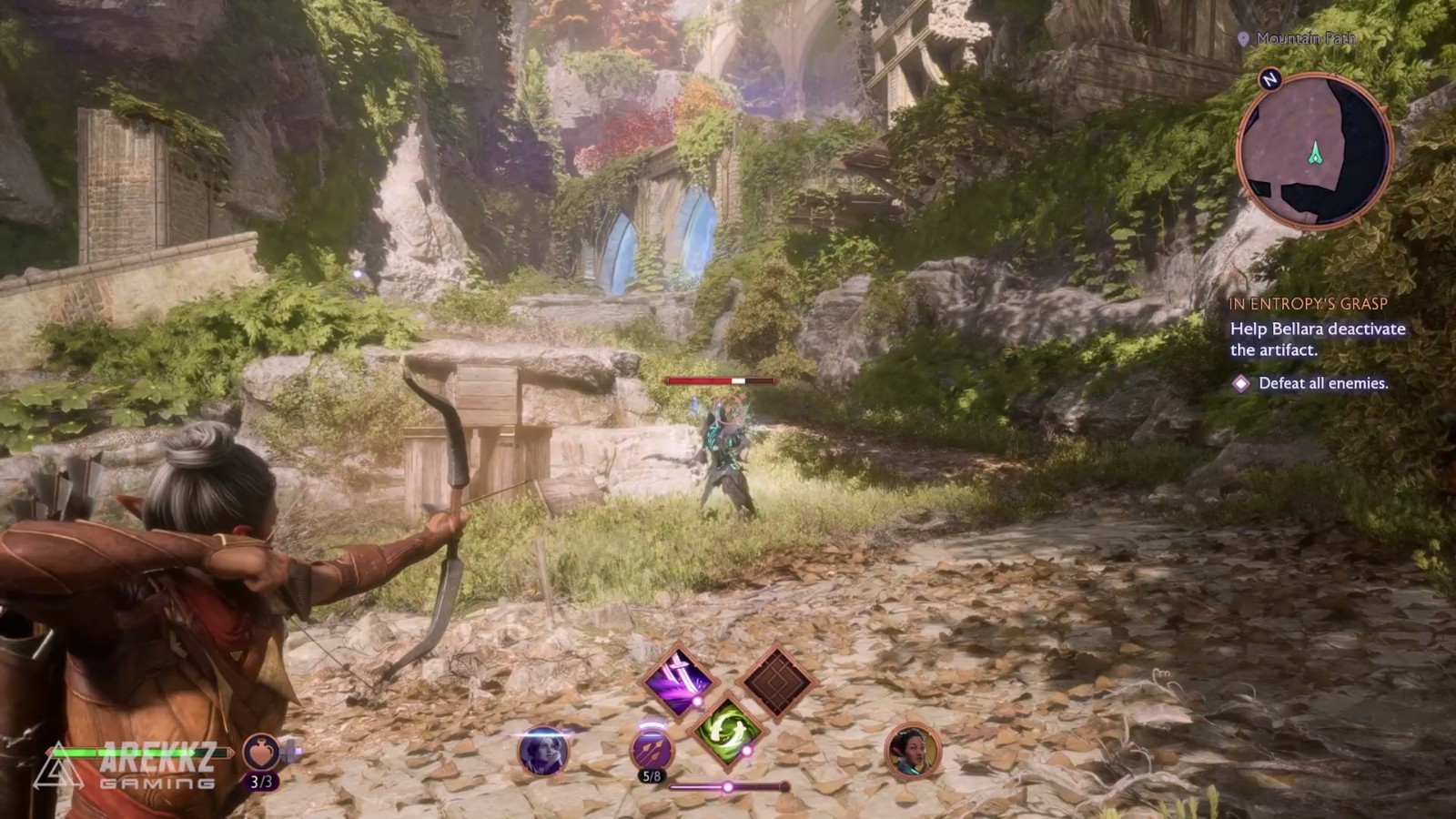Screen dimensions: 1456x819
Task: Open the In Entropy's Grasp quest tracker
Action: [x=1308, y=304]
